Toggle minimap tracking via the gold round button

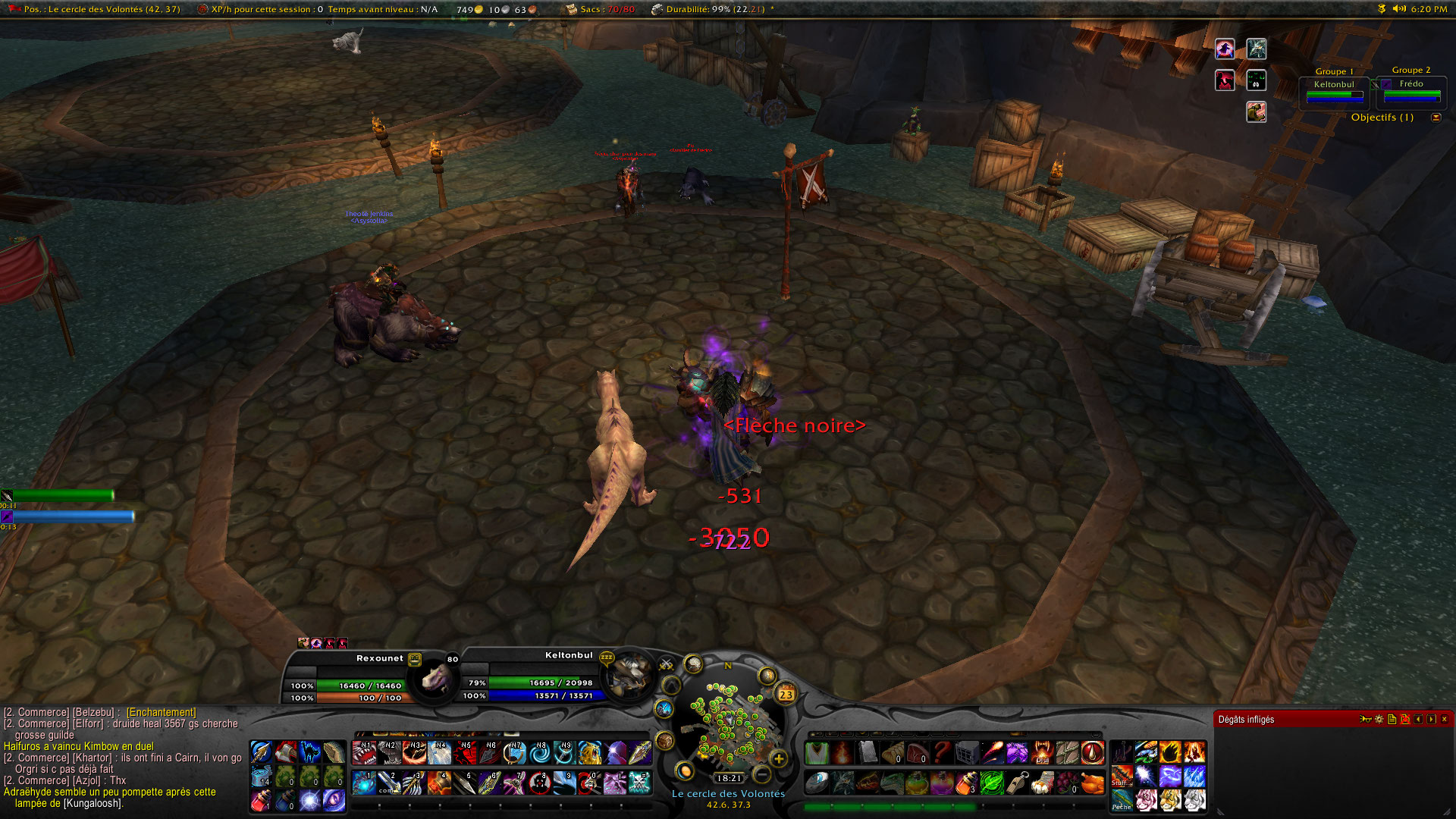point(768,674)
